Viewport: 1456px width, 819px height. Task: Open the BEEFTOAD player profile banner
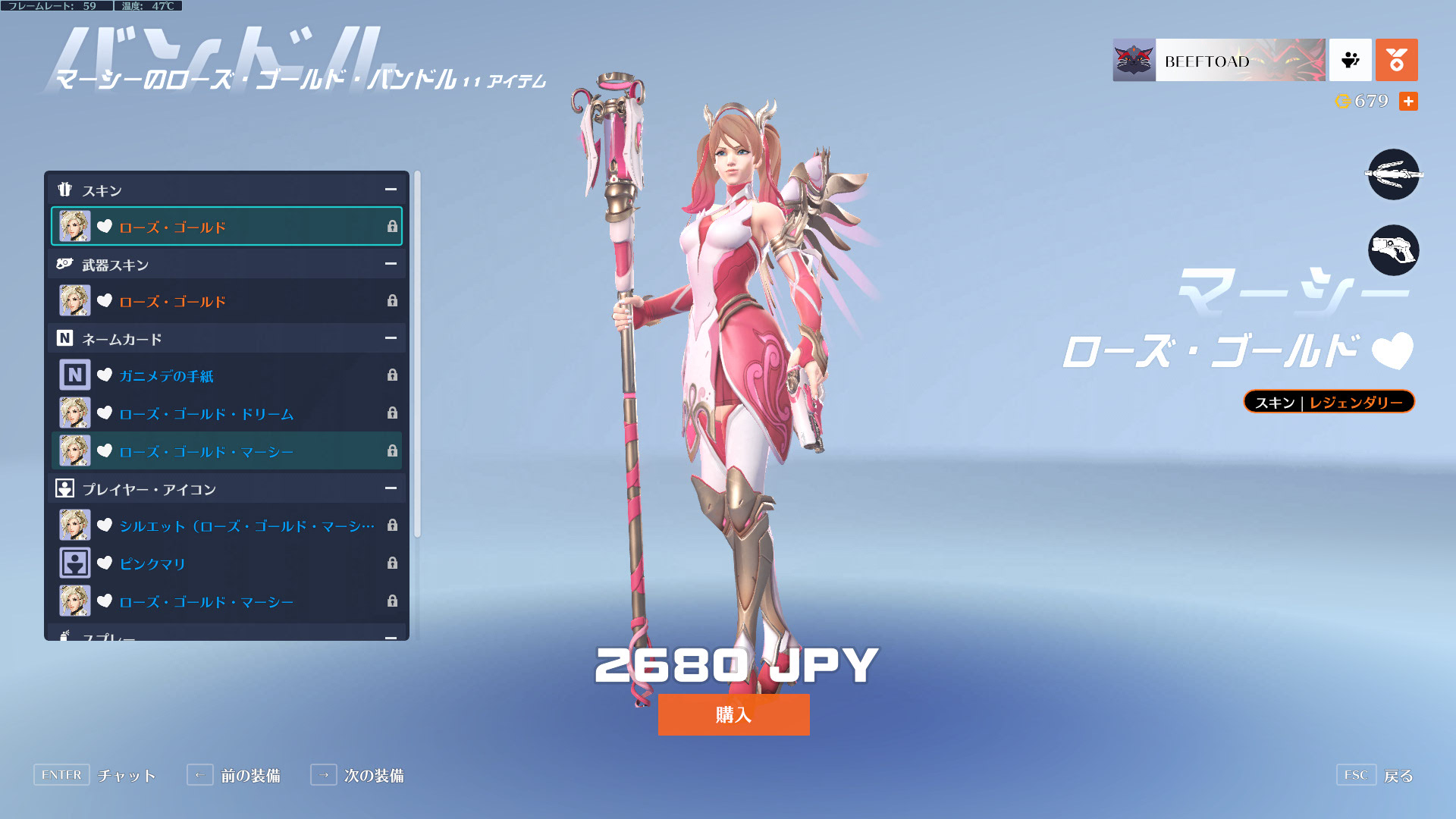(x=1219, y=60)
